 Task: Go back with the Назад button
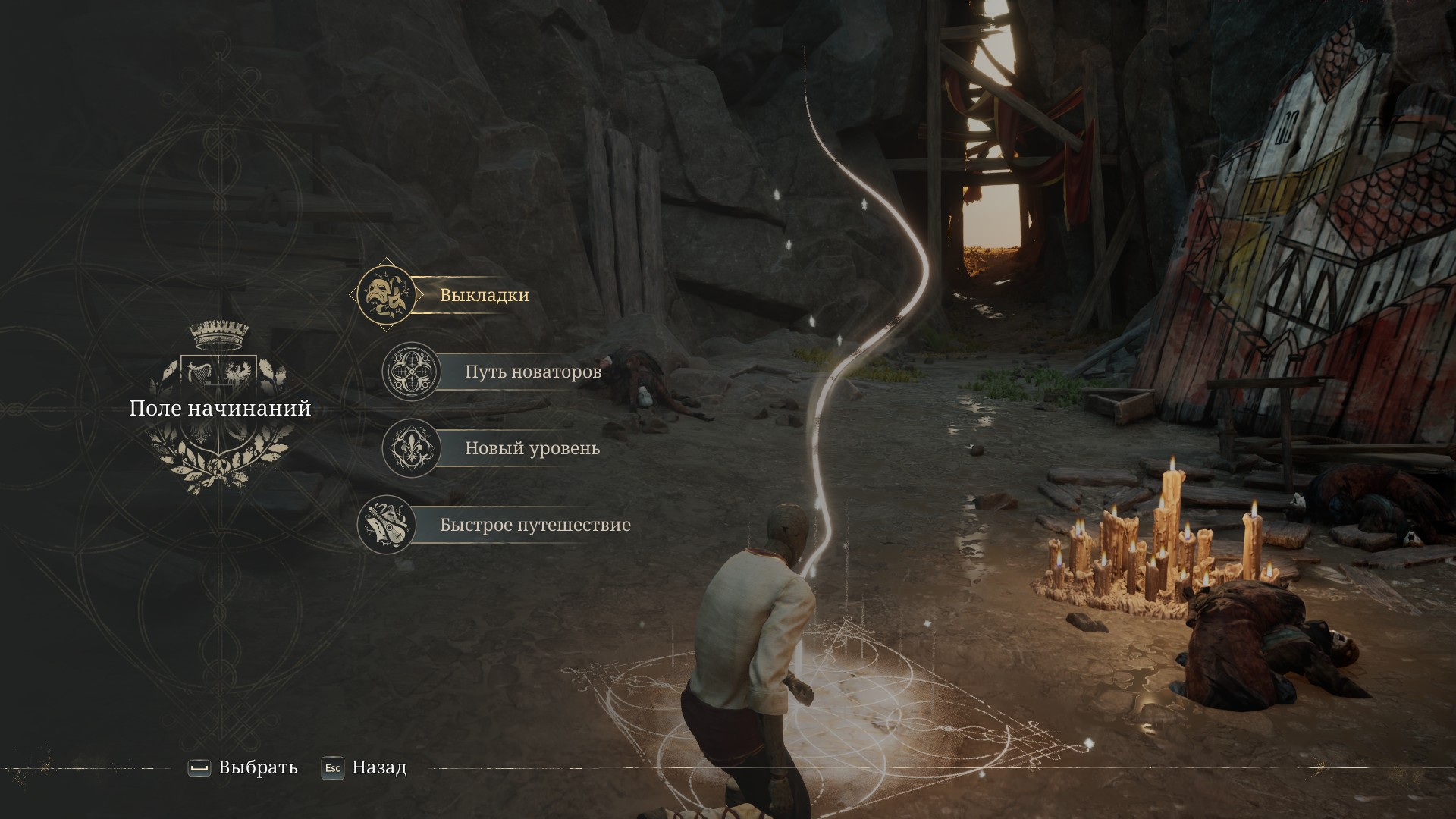coord(365,767)
